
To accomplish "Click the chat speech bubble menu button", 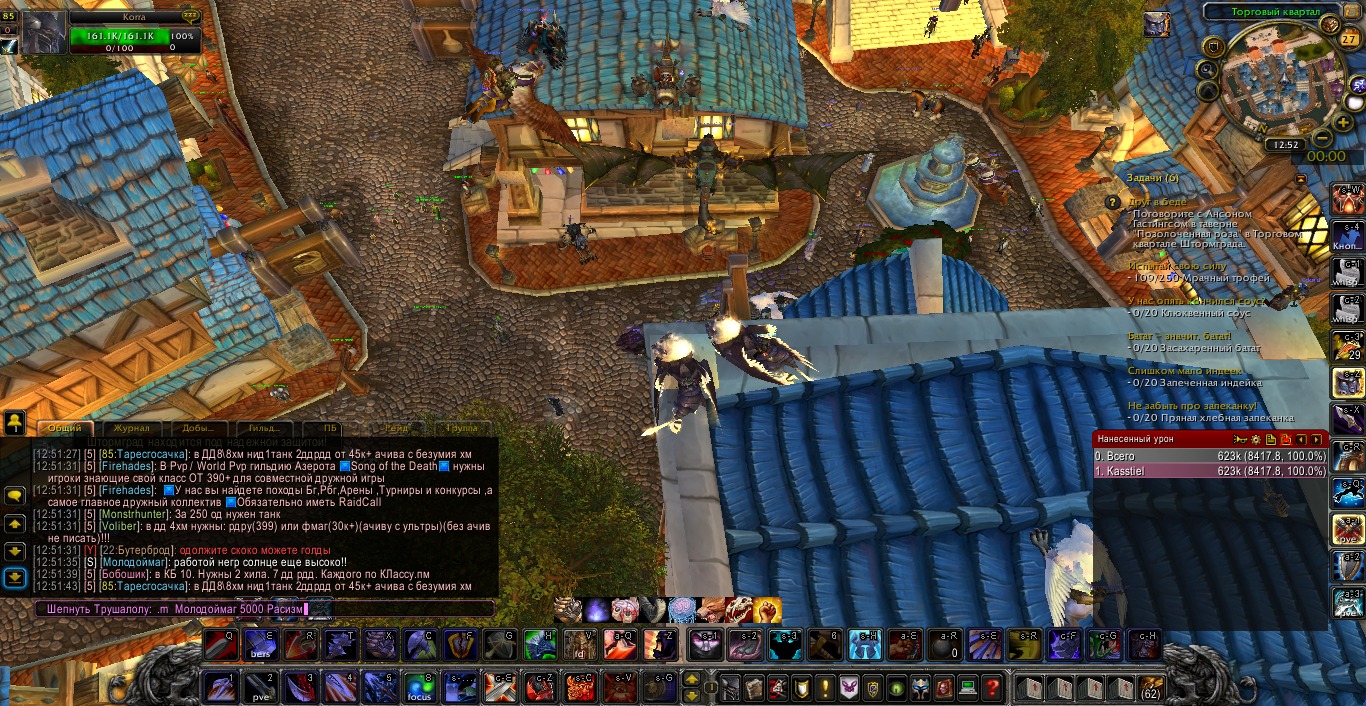I will click(x=15, y=495).
